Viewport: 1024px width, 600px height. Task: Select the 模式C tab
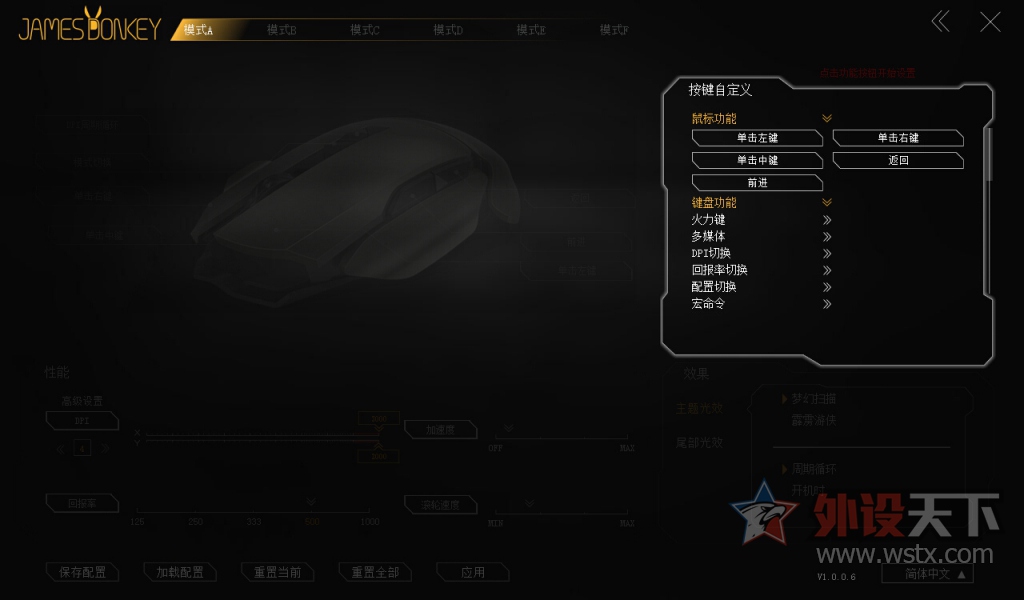[365, 30]
